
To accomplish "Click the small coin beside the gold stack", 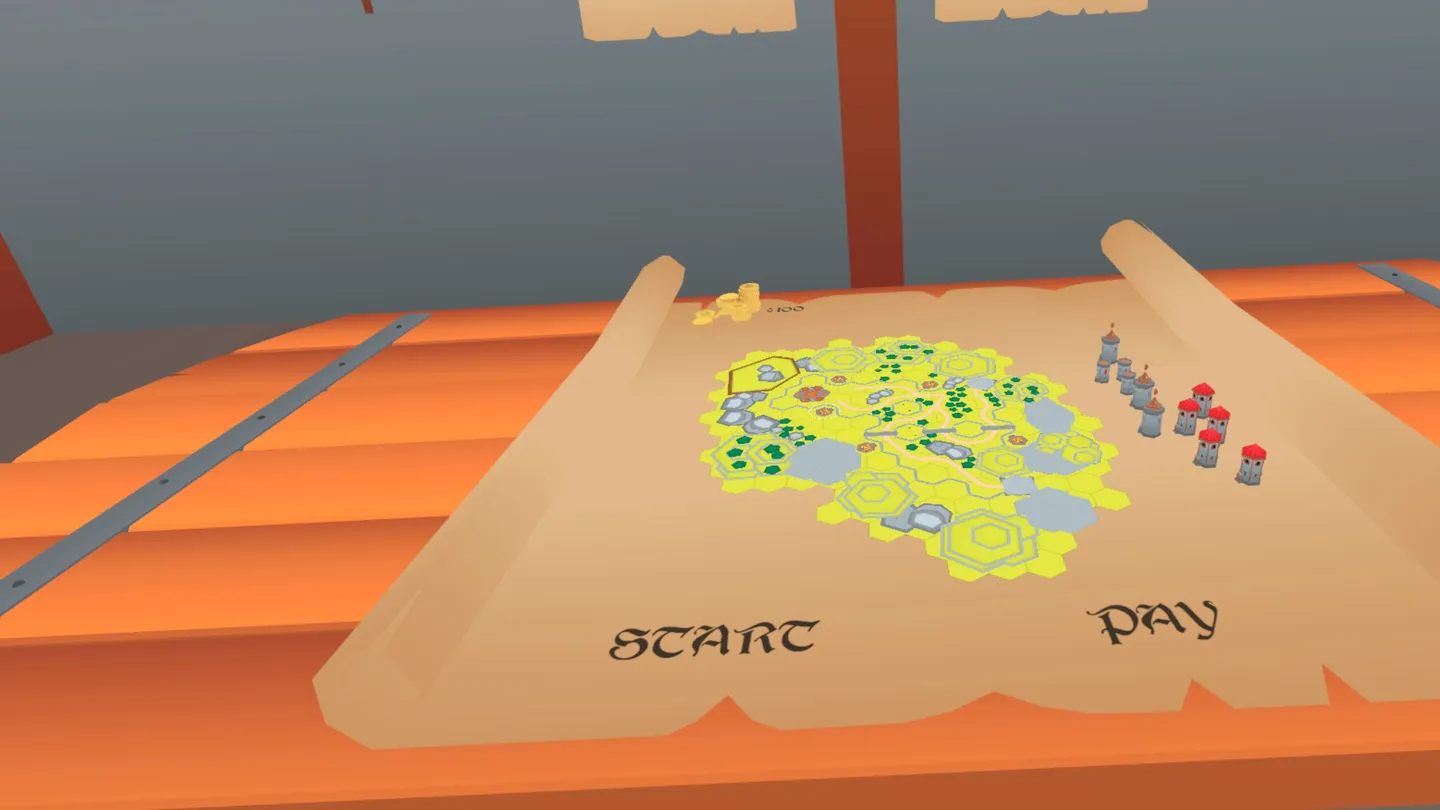I will tap(704, 316).
